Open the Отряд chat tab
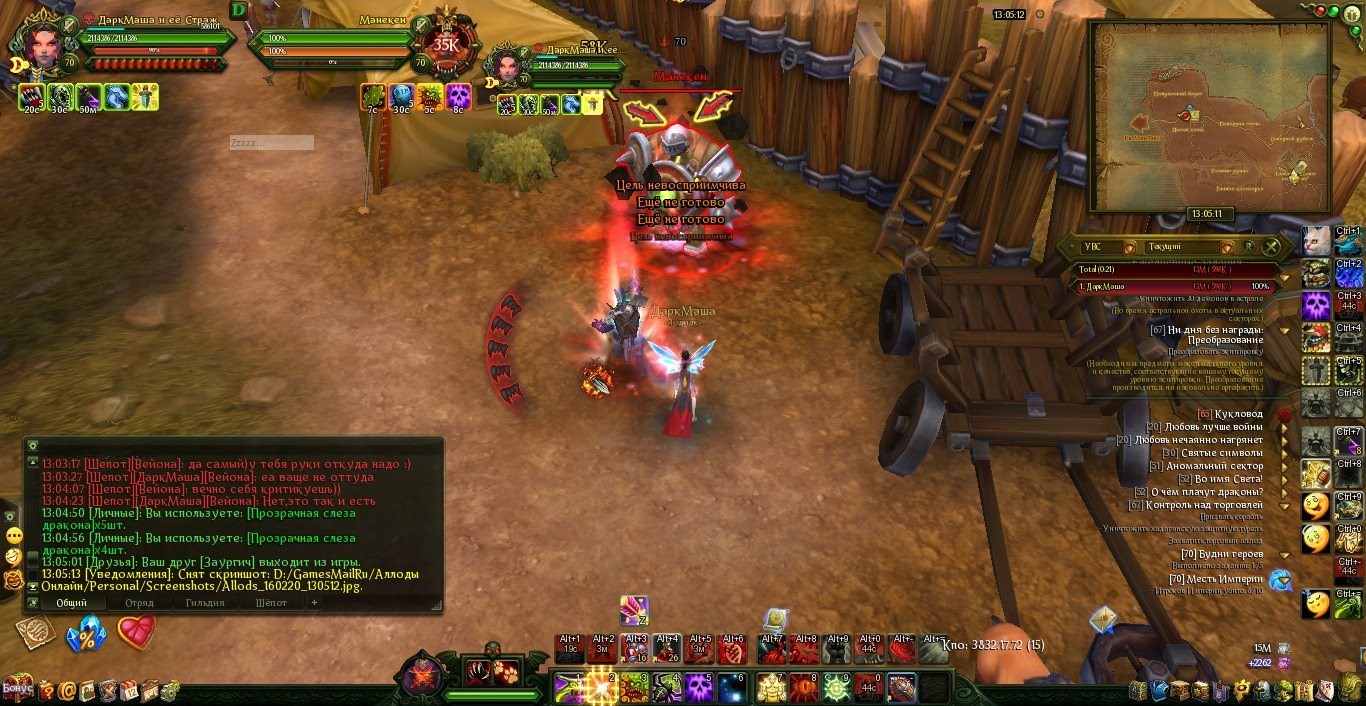Screen dimensions: 1366x706 139,603
